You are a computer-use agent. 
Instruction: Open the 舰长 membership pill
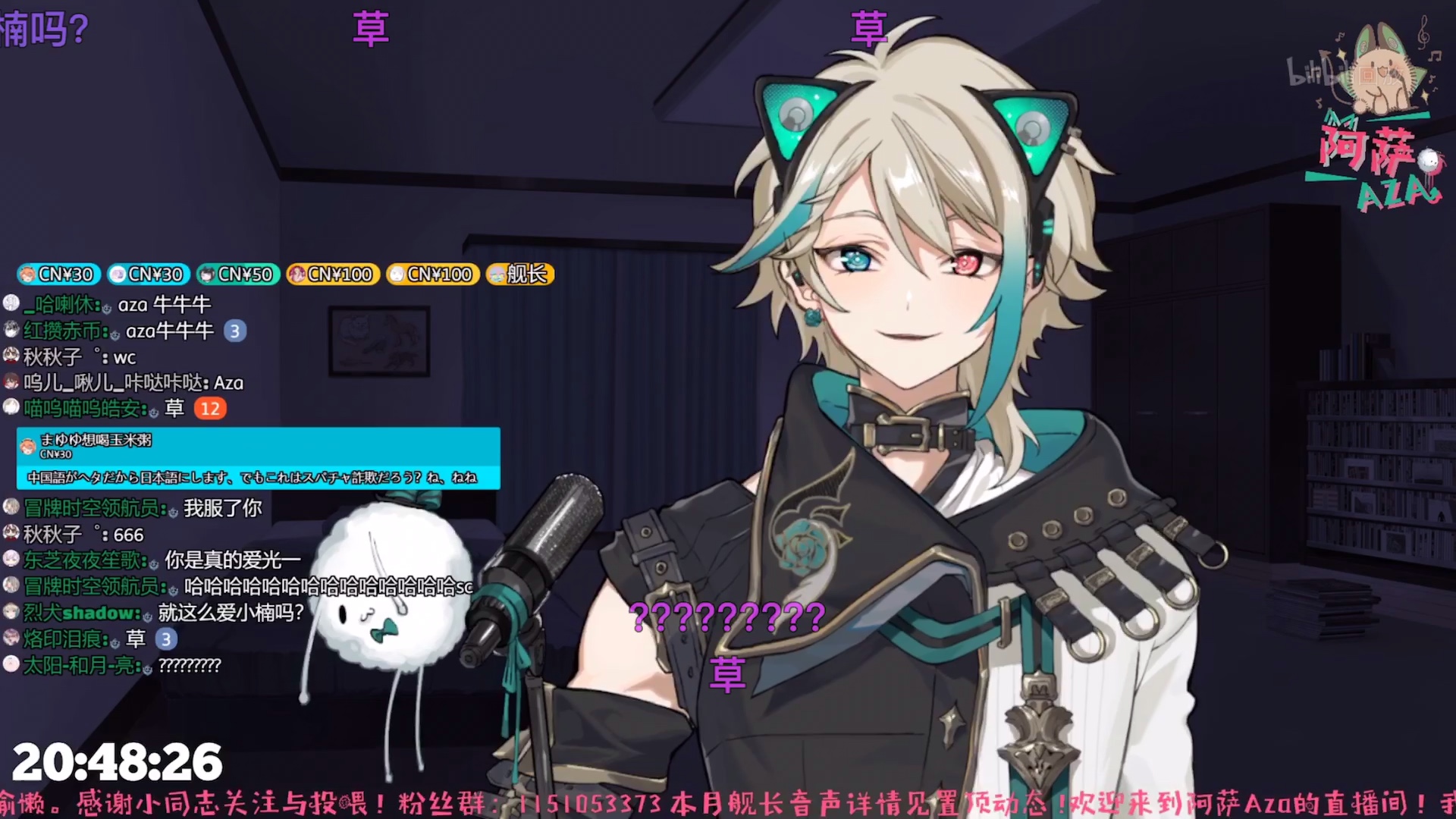point(520,274)
